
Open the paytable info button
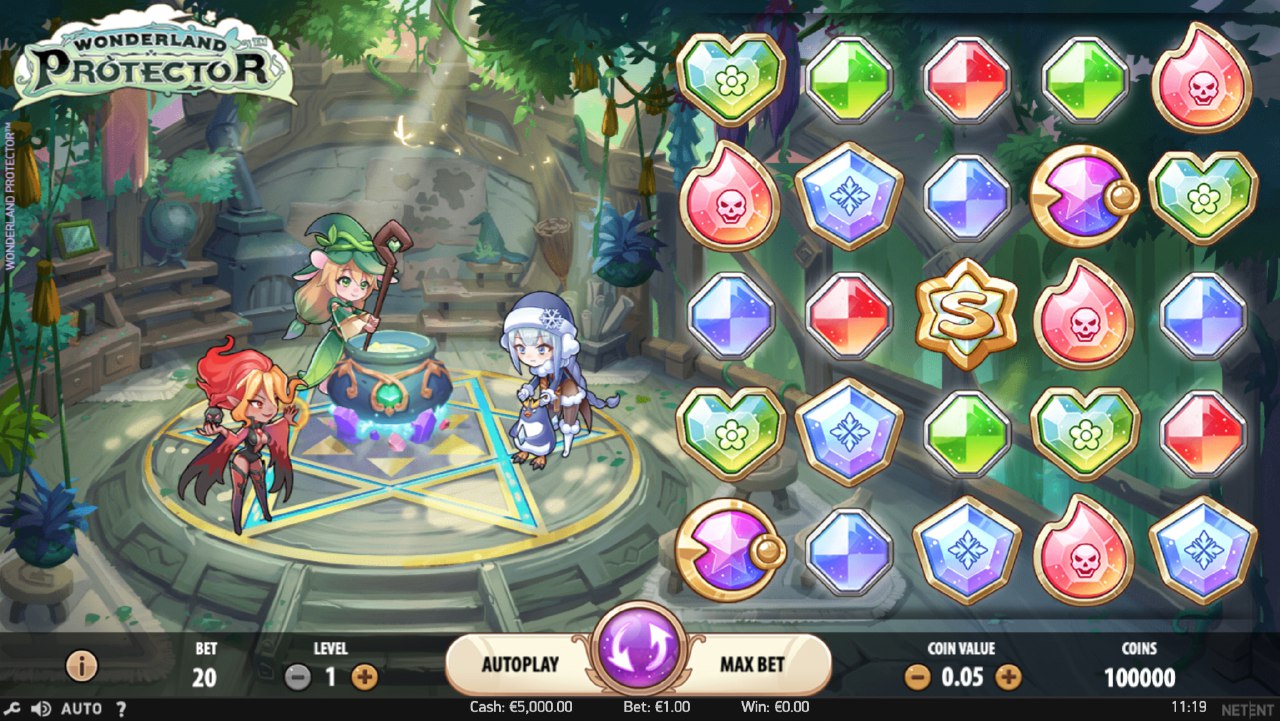[81, 665]
